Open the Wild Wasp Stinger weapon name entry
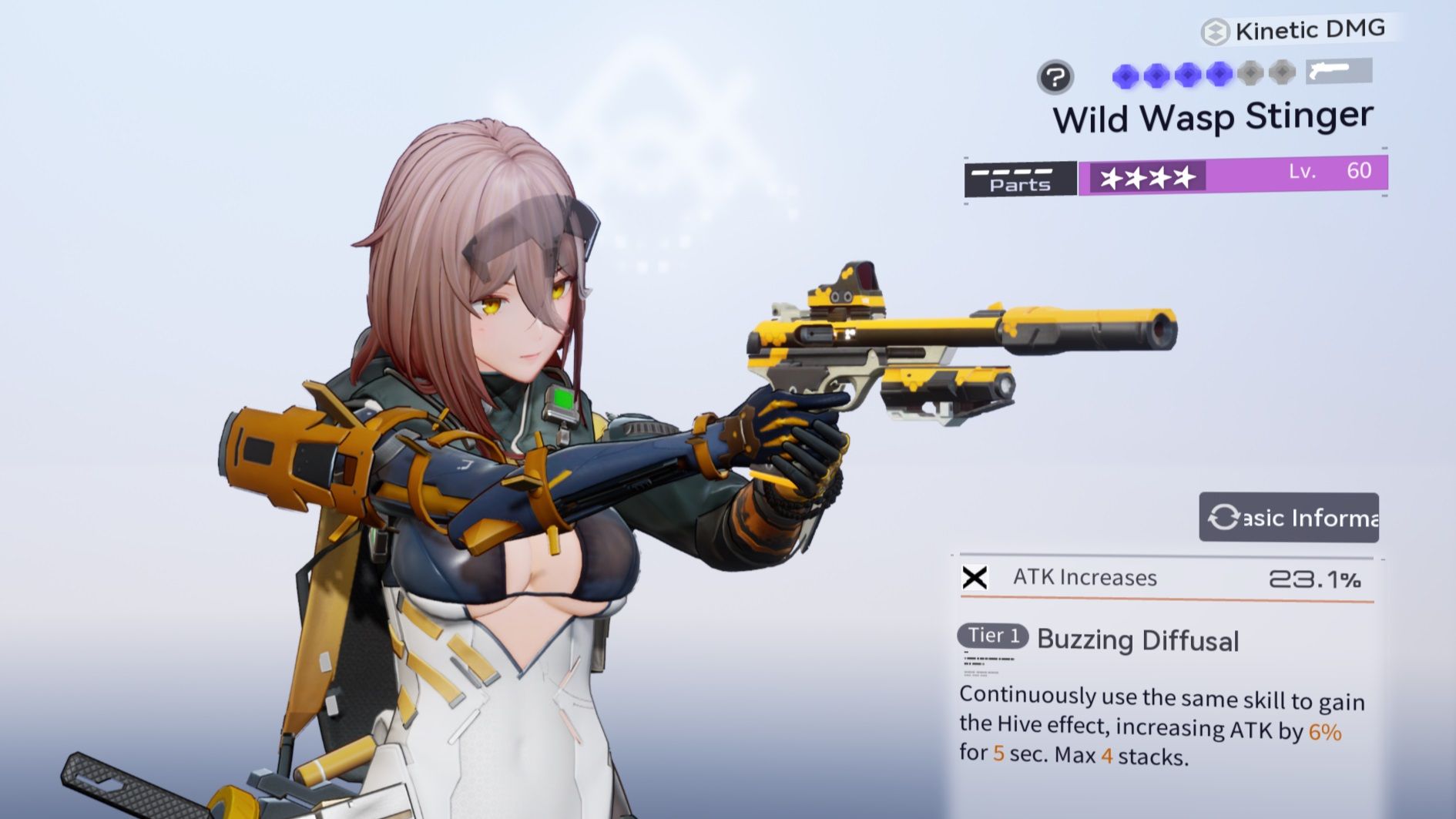 pyautogui.click(x=1213, y=117)
